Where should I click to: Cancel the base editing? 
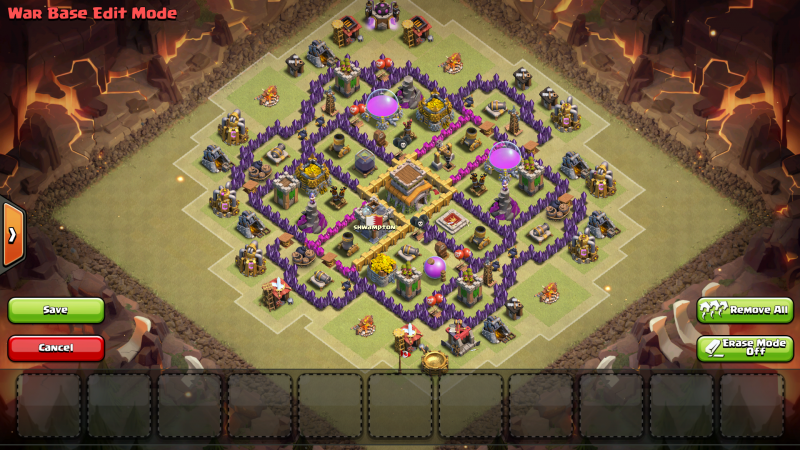(56, 348)
